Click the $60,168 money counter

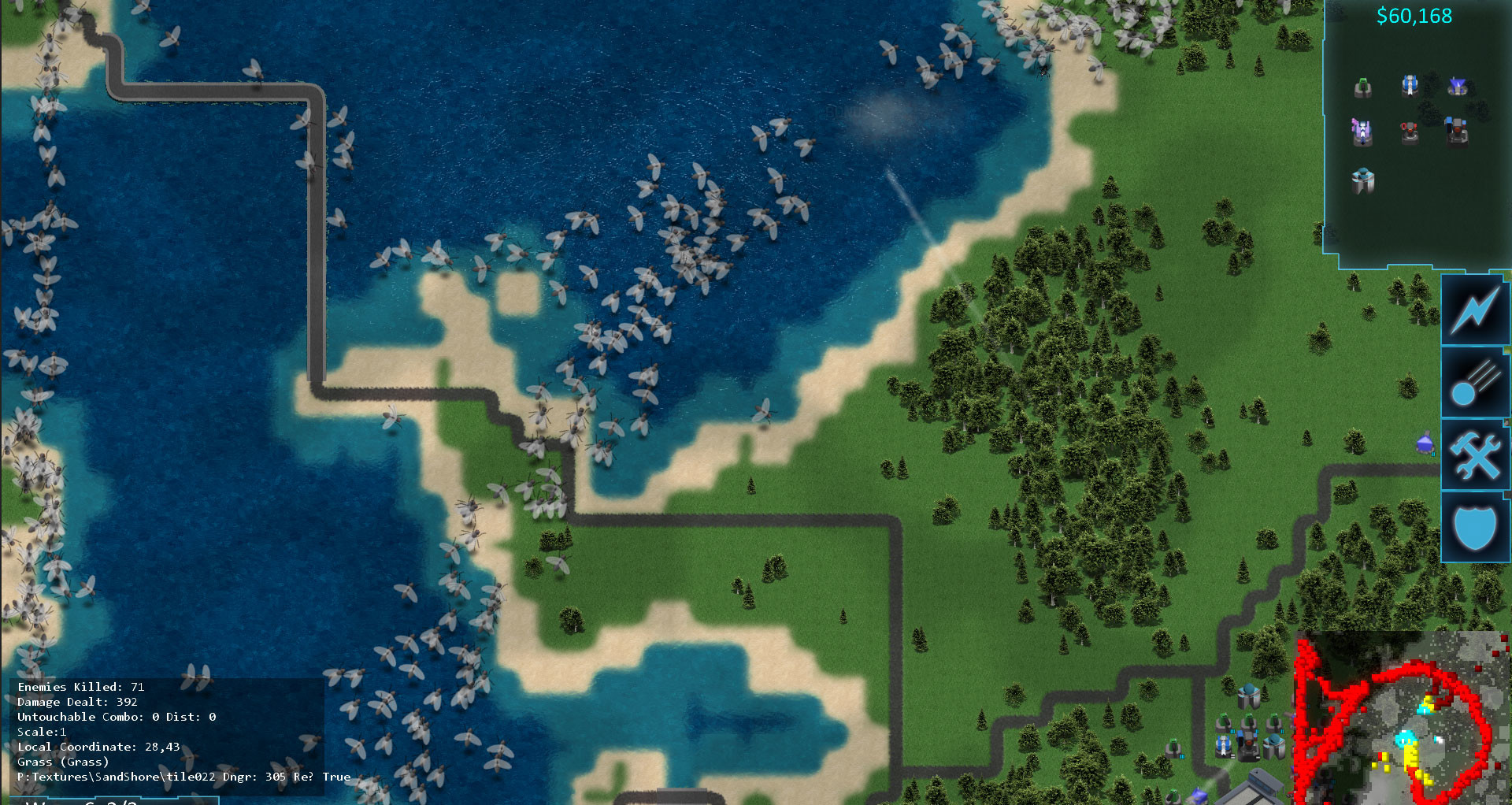coord(1415,14)
